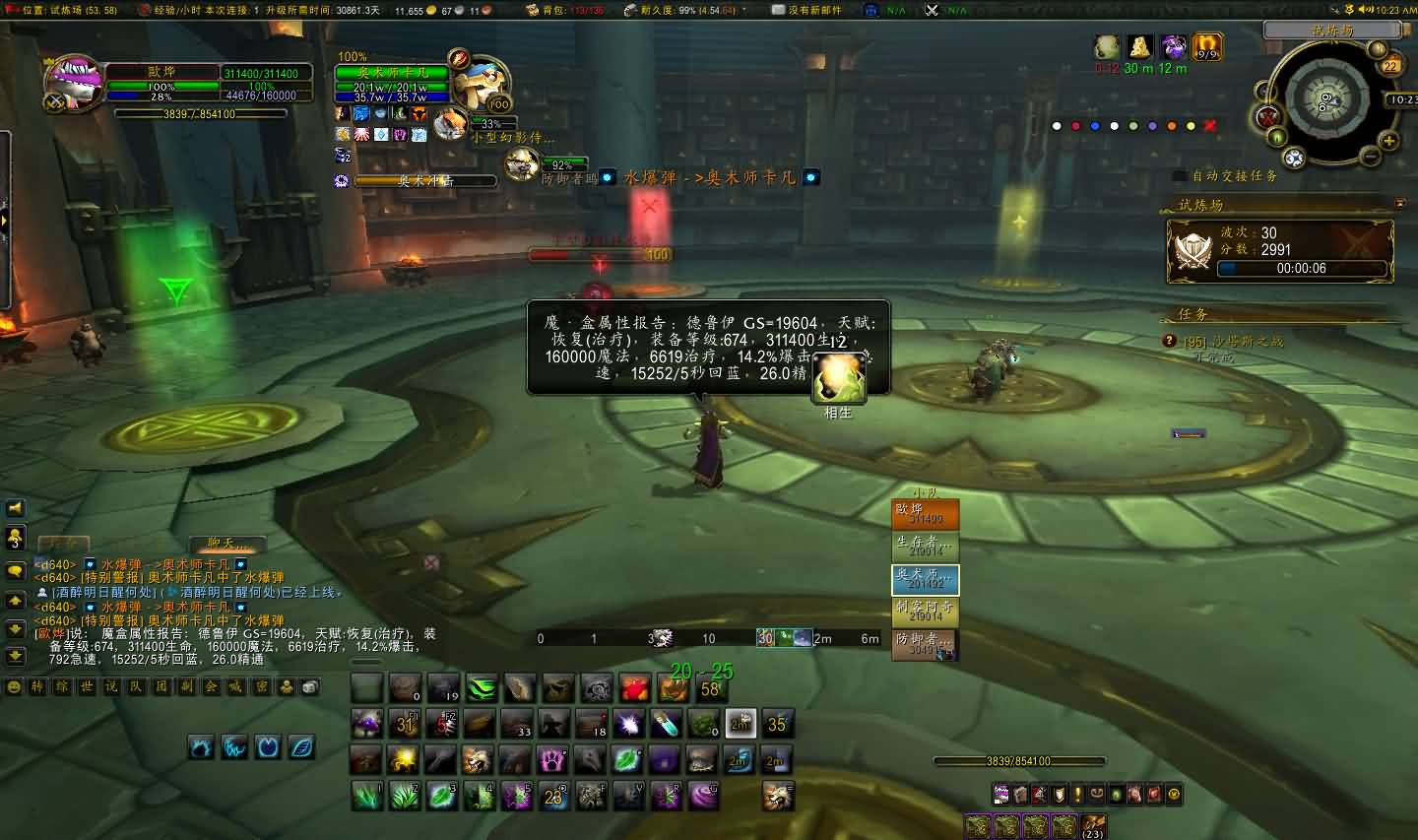The height and width of the screenshot is (840, 1418).
Task: Select party member 奥术师卡凡 in the party frame
Action: click(926, 580)
